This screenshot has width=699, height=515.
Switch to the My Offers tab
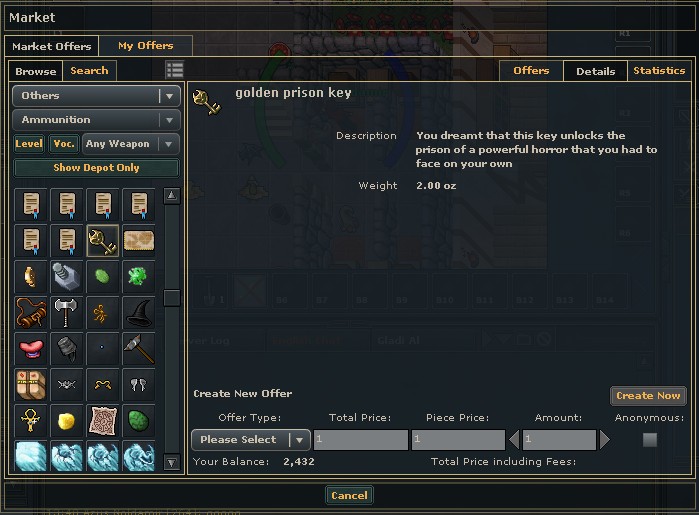pyautogui.click(x=145, y=46)
